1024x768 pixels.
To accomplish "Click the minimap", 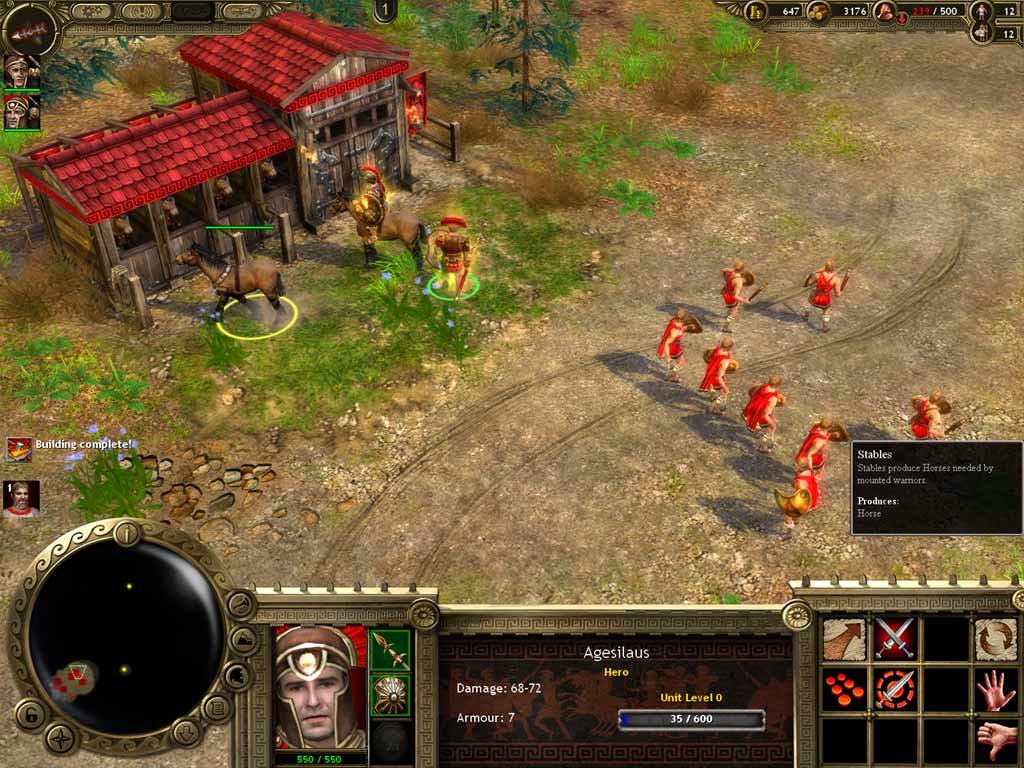I will pyautogui.click(x=126, y=632).
